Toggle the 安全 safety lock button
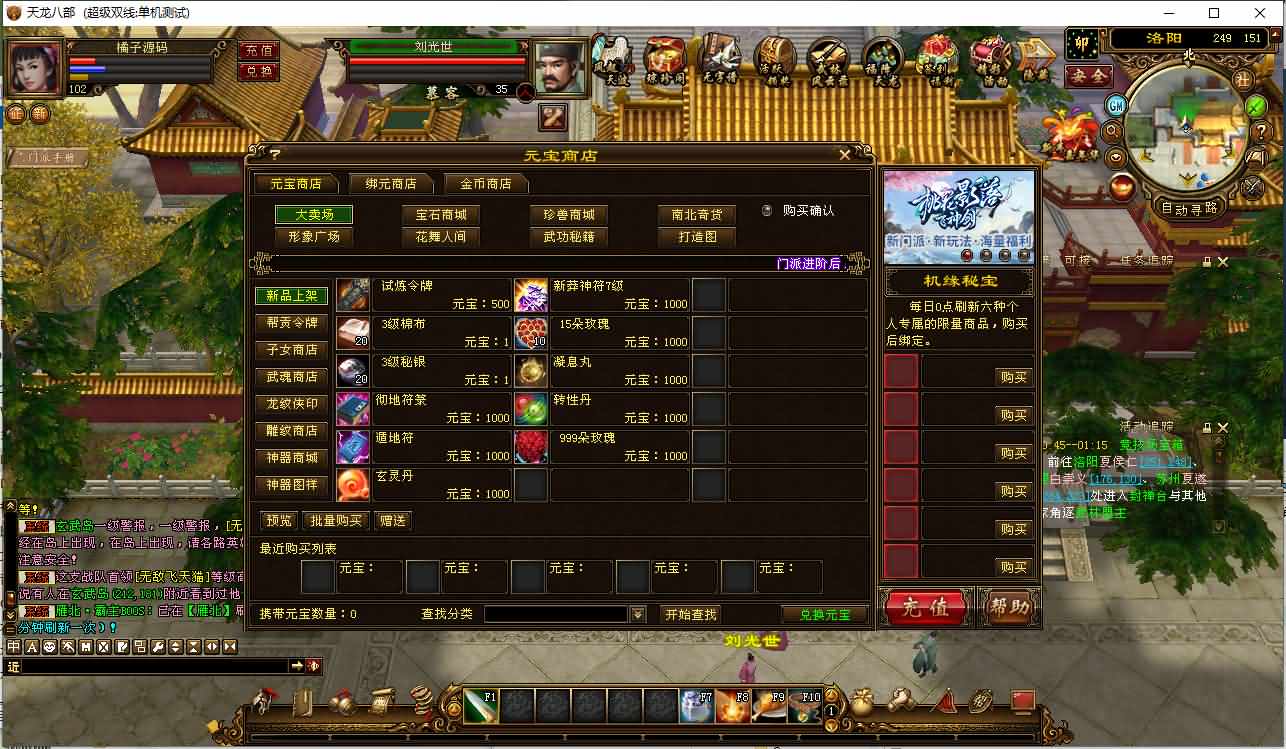This screenshot has height=749, width=1286. [1088, 76]
